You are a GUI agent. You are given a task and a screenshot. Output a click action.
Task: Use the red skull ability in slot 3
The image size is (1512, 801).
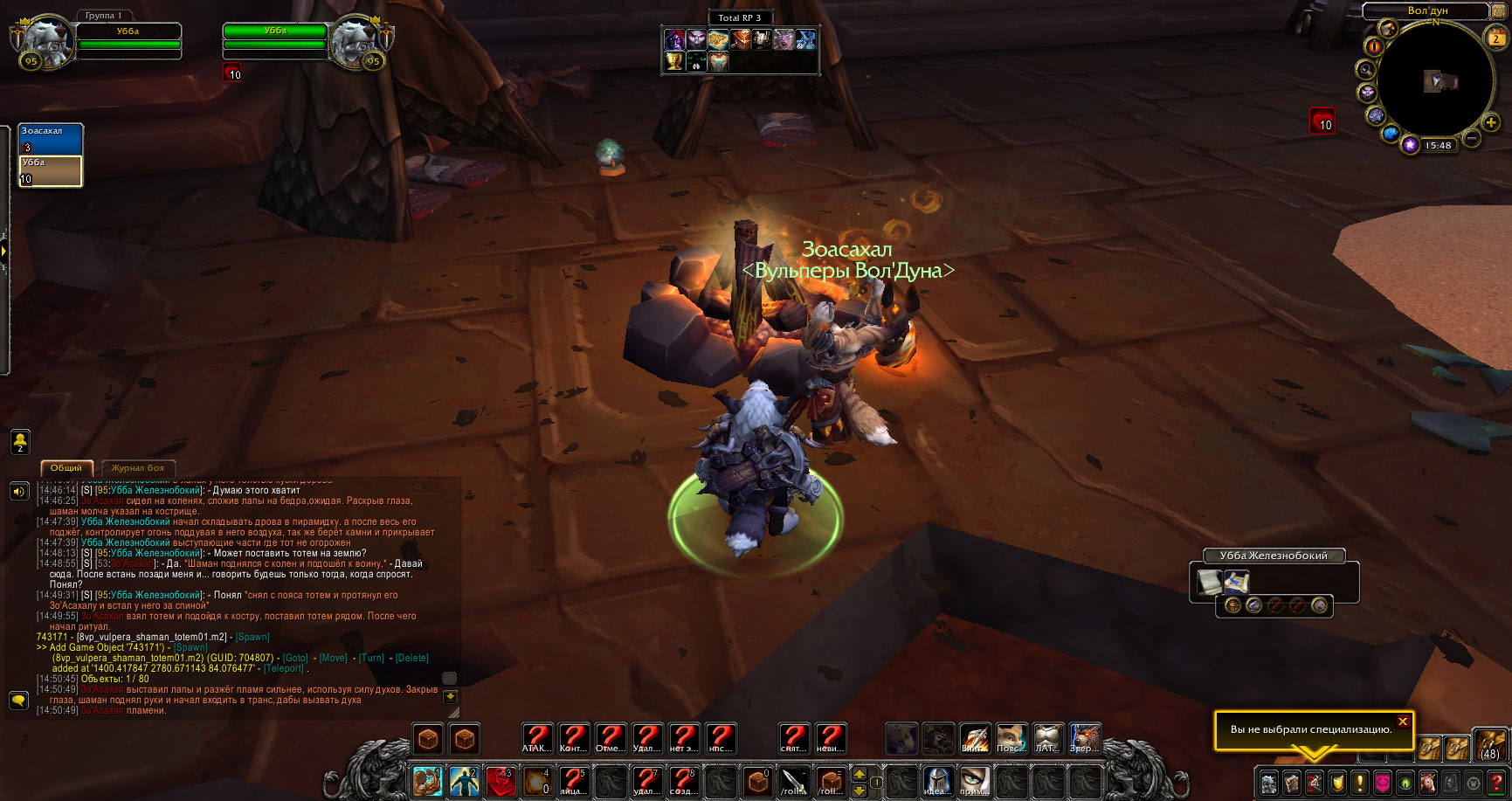point(500,781)
